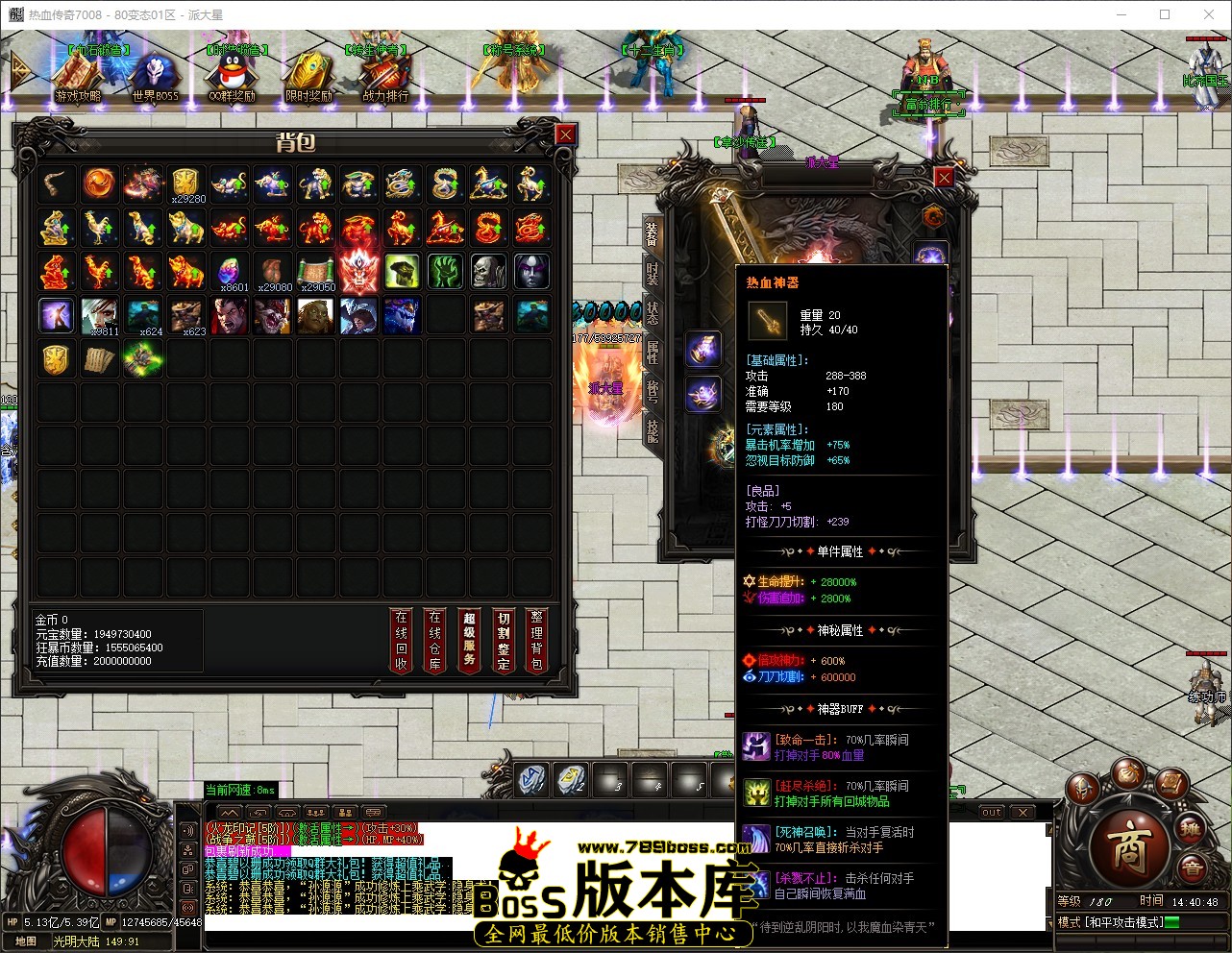
Task: Click the 整理背包 tidy backpack button
Action: tap(536, 640)
